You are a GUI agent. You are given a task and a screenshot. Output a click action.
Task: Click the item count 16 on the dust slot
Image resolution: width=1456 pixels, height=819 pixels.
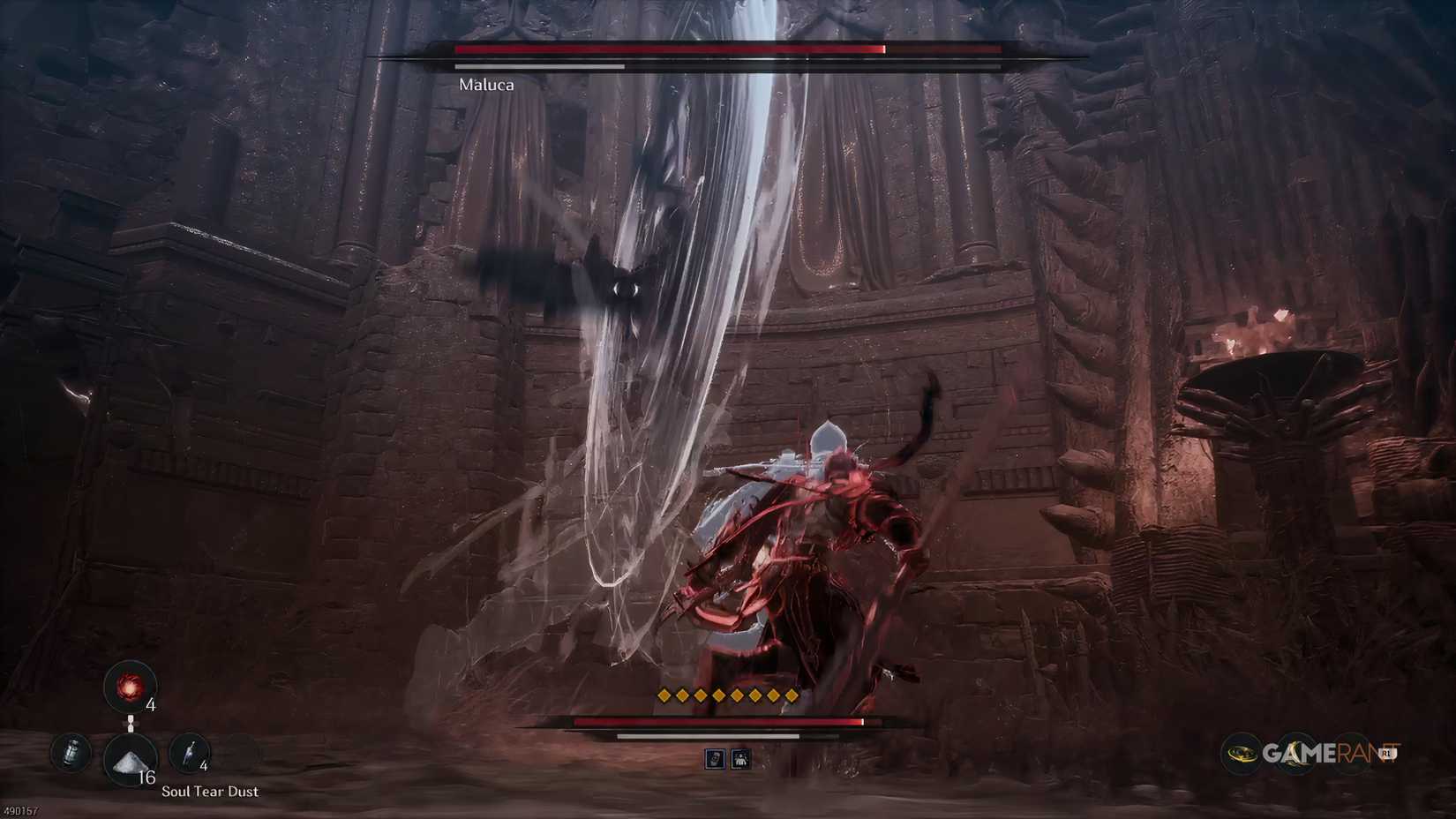[147, 777]
